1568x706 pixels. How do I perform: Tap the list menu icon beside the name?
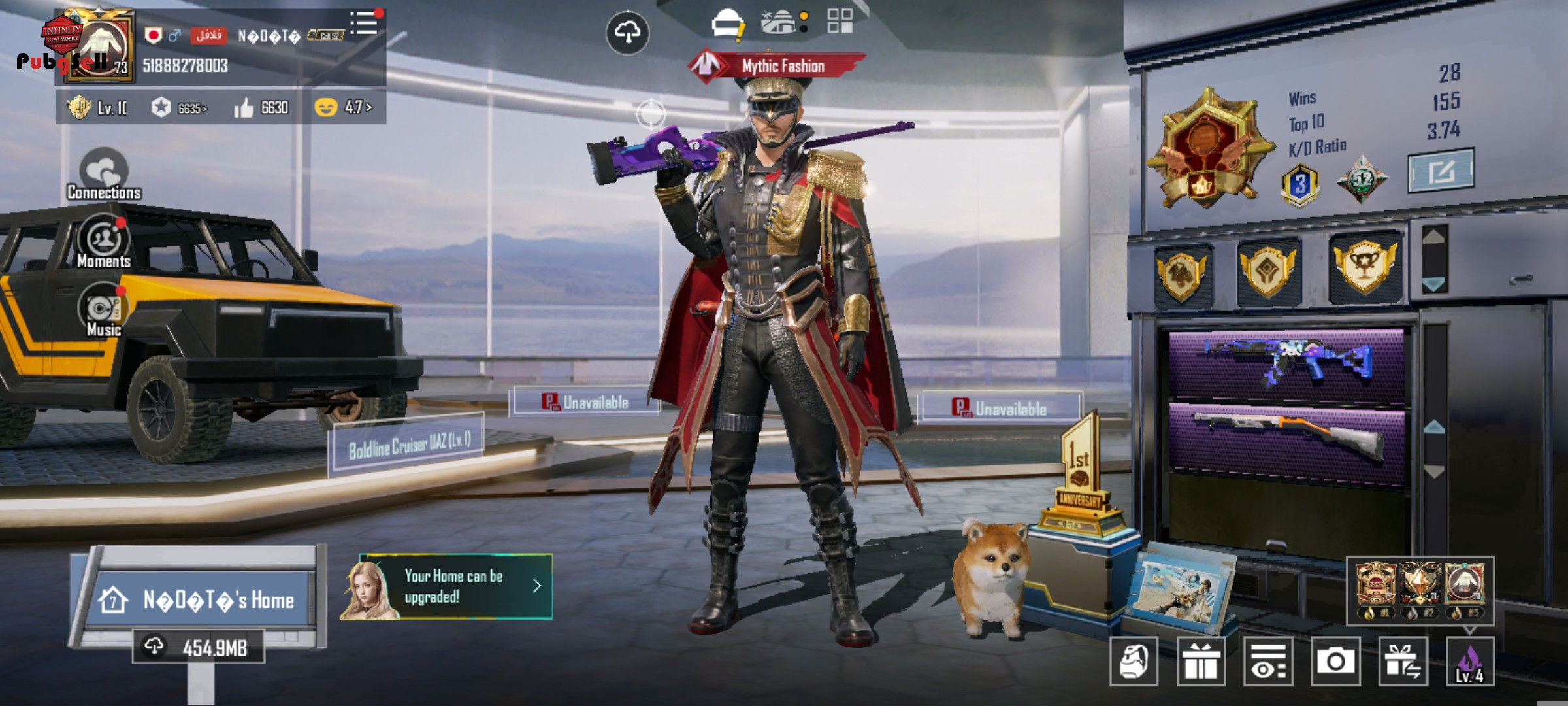coord(363,24)
